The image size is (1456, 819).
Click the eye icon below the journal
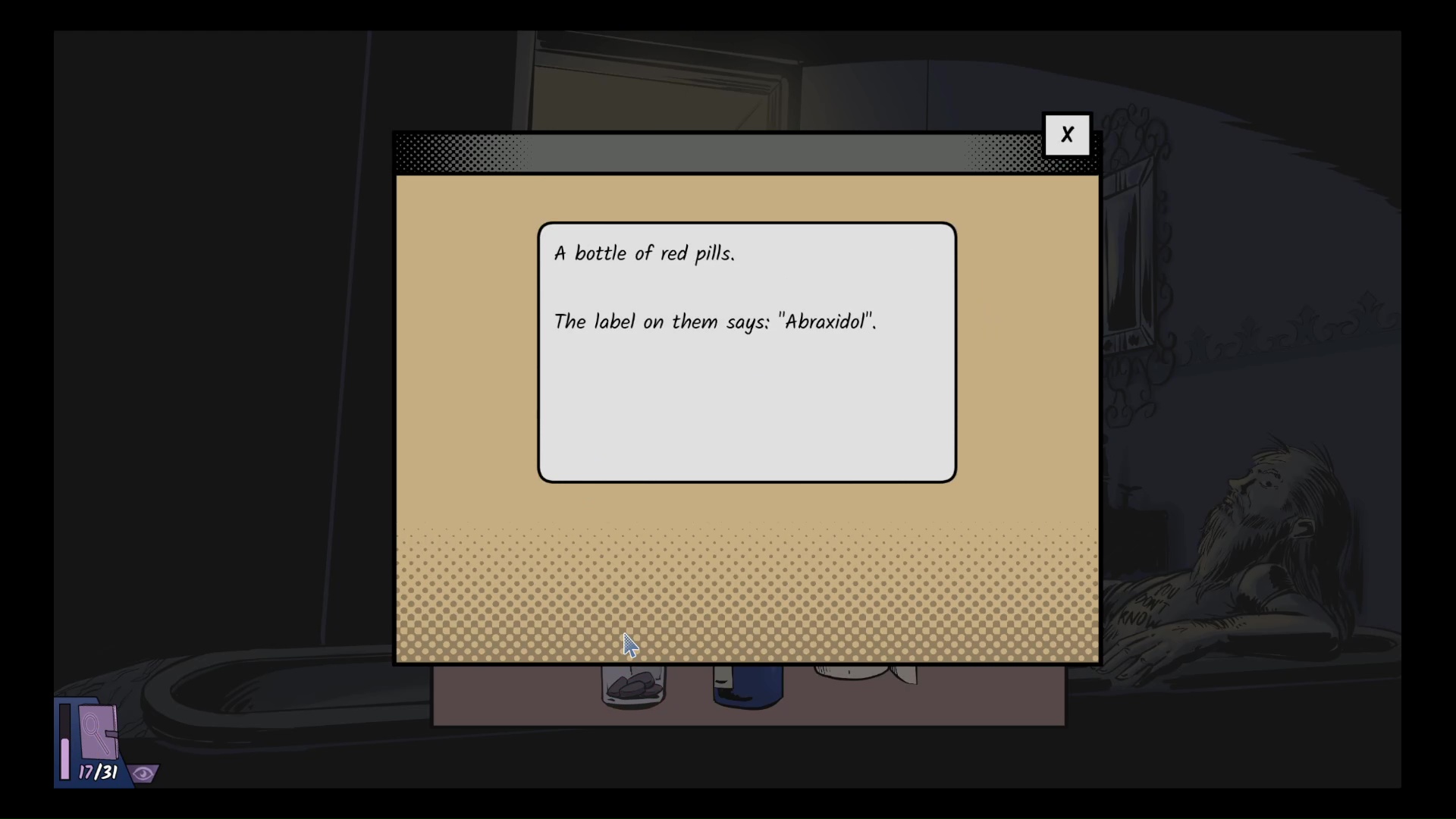(x=143, y=773)
